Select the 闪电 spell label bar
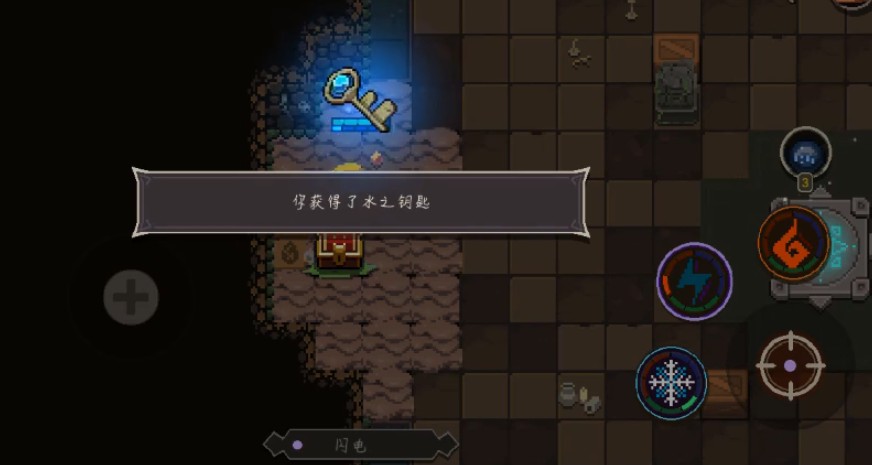872x465 pixels. 360,445
